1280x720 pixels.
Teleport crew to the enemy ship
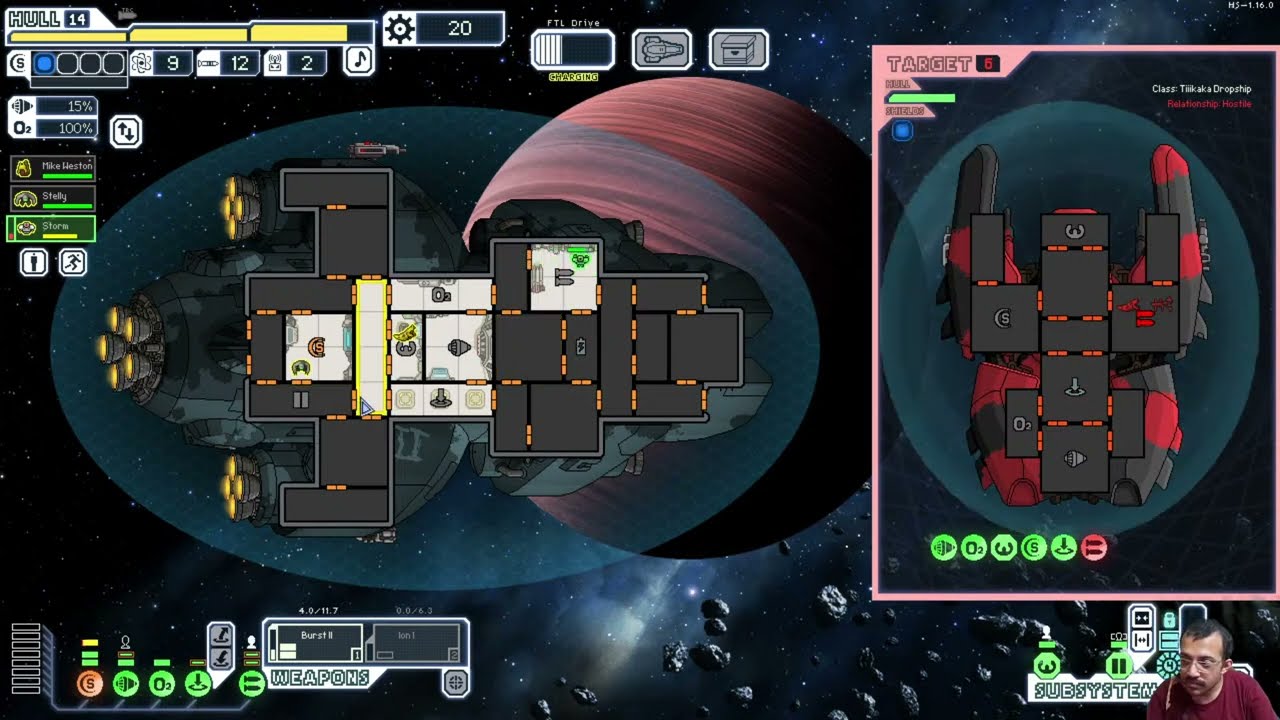point(222,634)
